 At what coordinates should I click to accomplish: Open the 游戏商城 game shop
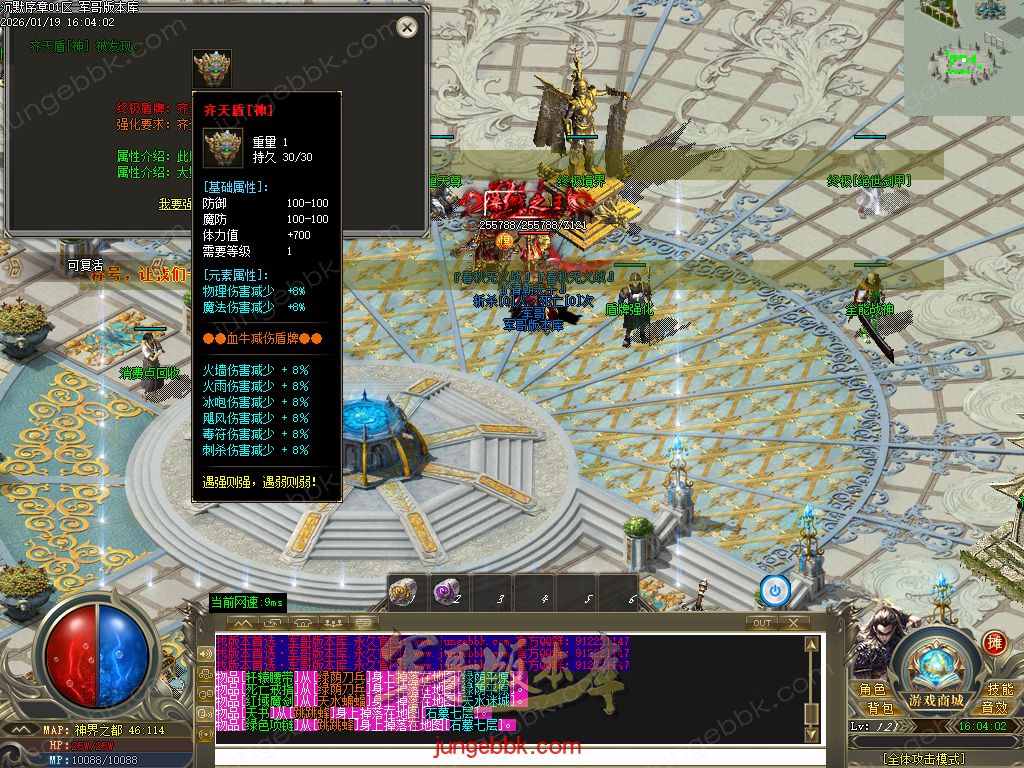(936, 699)
